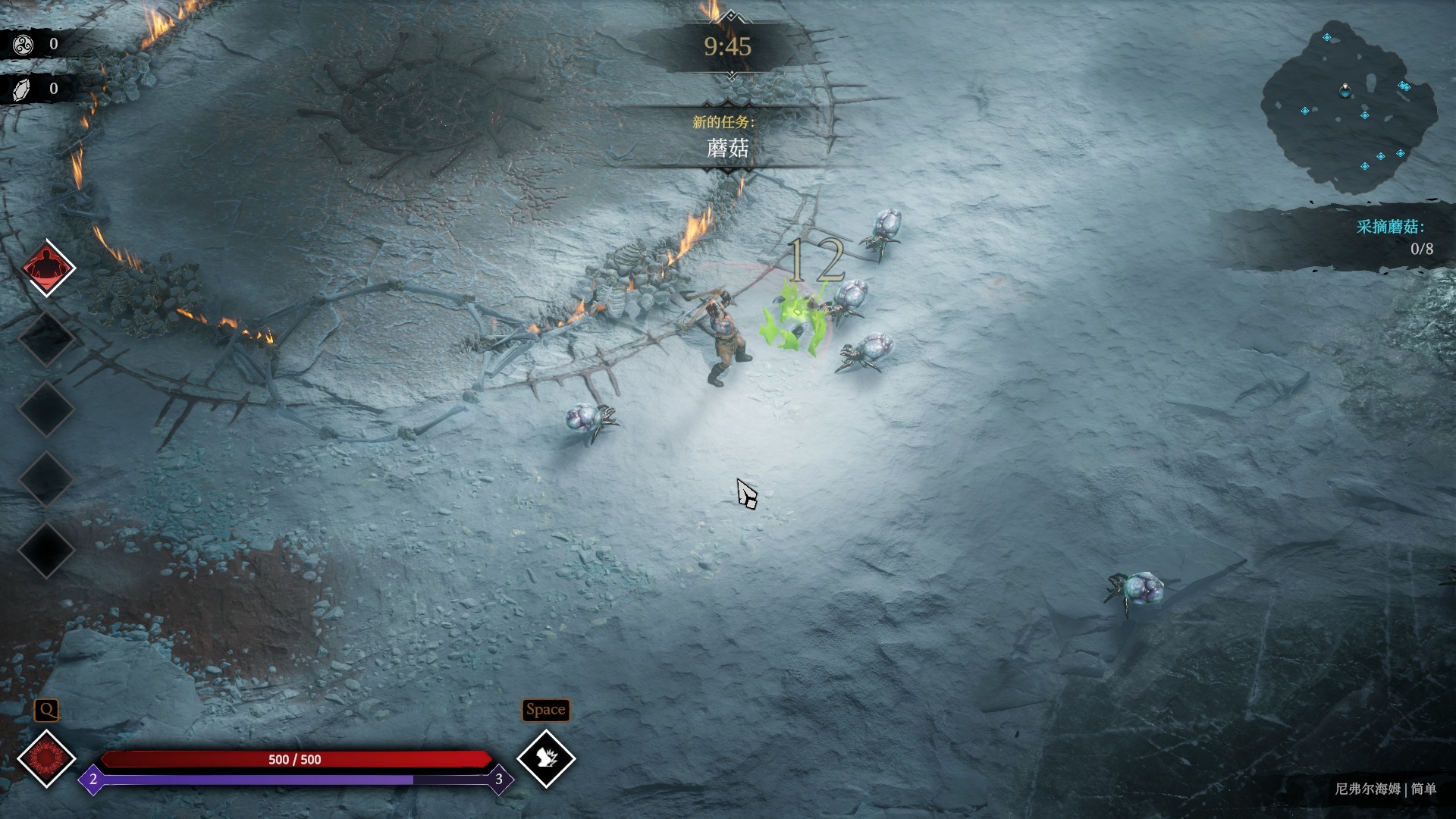The width and height of the screenshot is (1456, 819).
Task: Activate the red sigil Q ability
Action: point(46,758)
